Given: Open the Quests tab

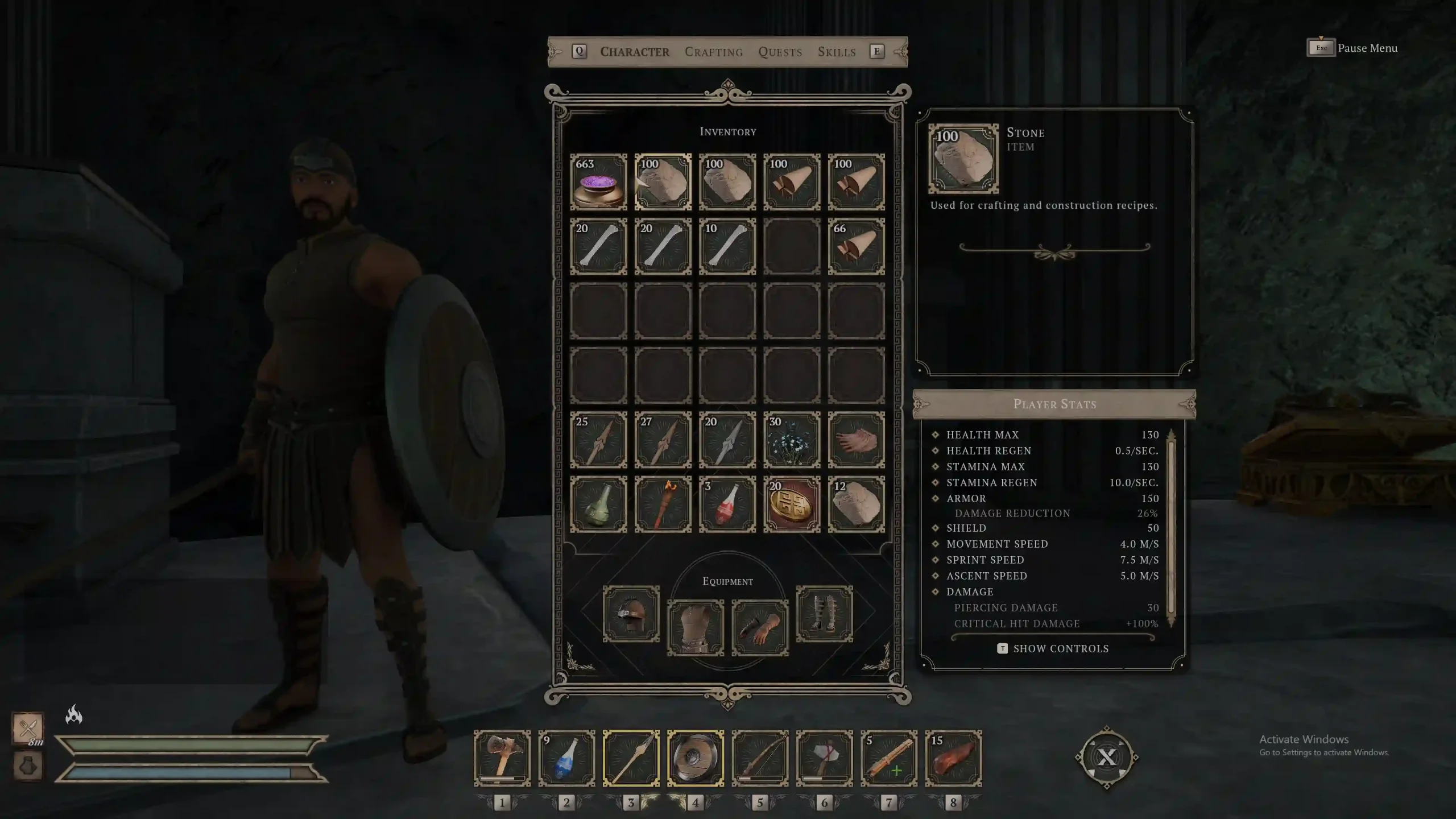Looking at the screenshot, I should (x=780, y=52).
